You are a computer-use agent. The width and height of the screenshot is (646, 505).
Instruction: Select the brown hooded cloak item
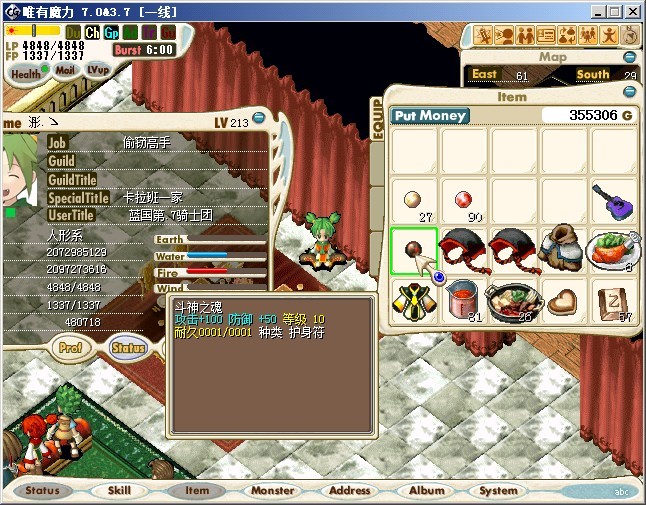[x=563, y=251]
